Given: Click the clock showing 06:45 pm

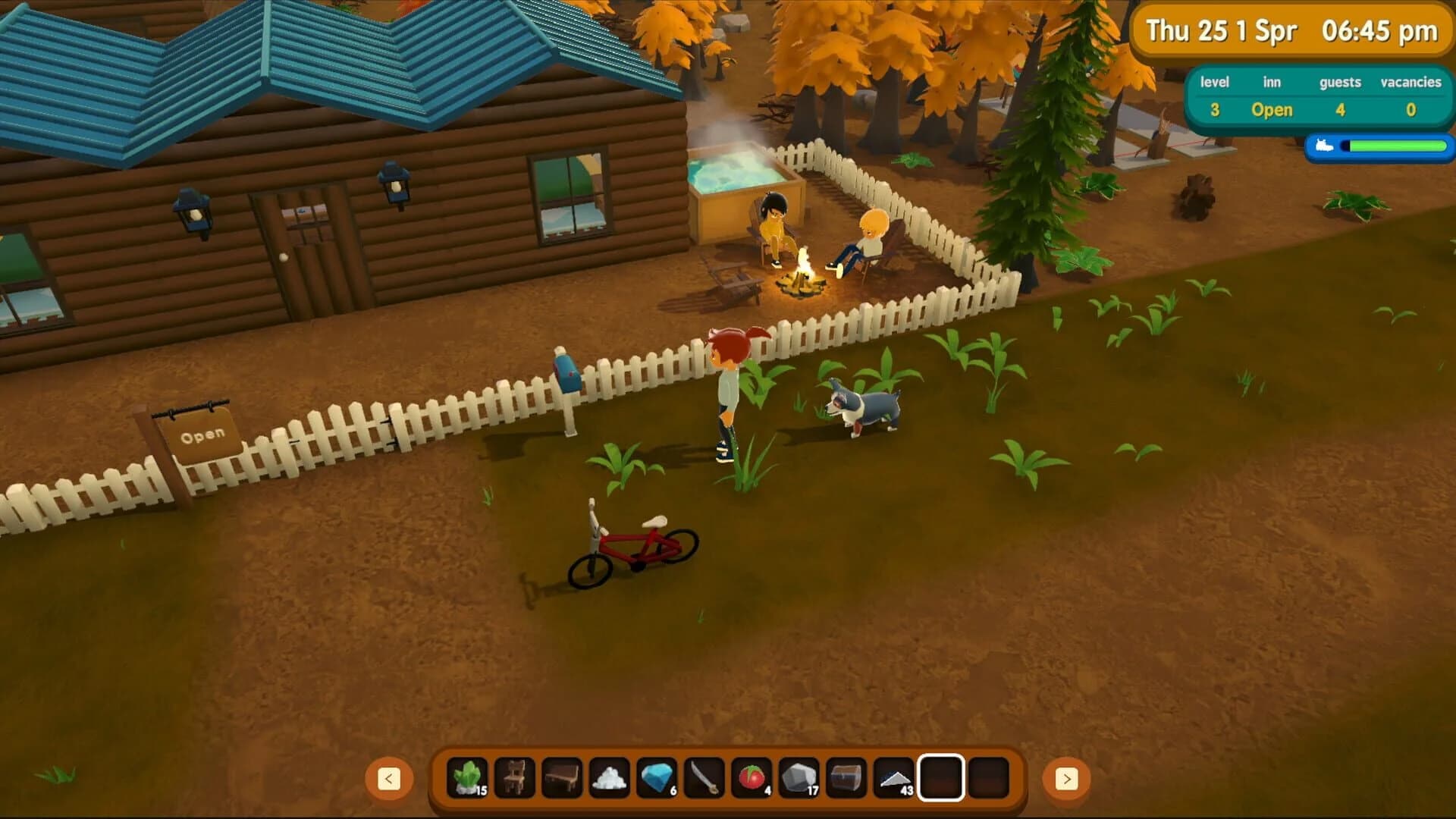Looking at the screenshot, I should click(x=1380, y=31).
